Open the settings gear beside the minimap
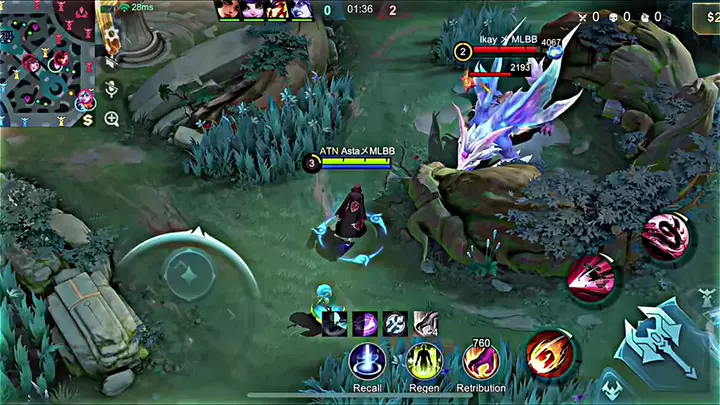Image resolution: width=720 pixels, height=405 pixels. 112,35
